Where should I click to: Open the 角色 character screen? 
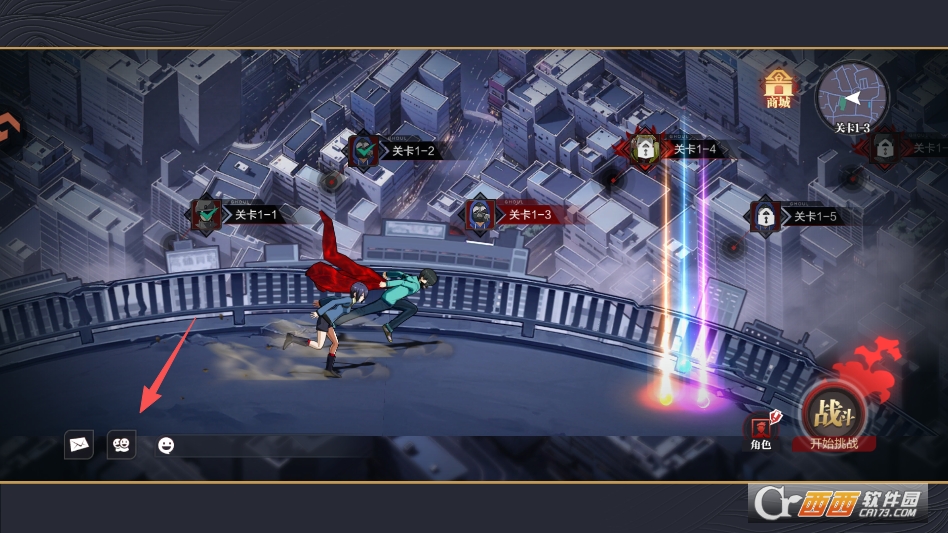point(760,431)
